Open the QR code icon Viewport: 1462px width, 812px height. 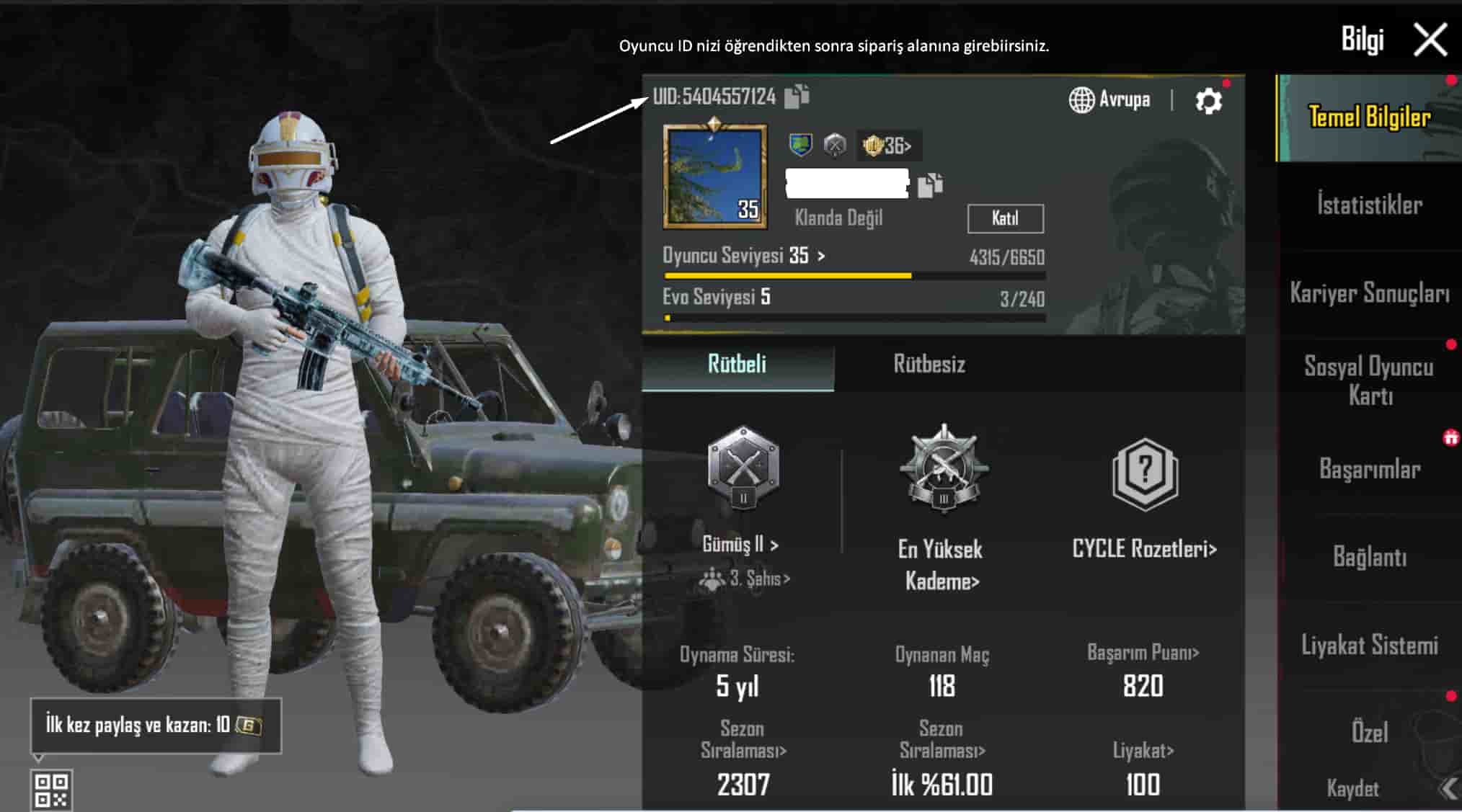52,790
